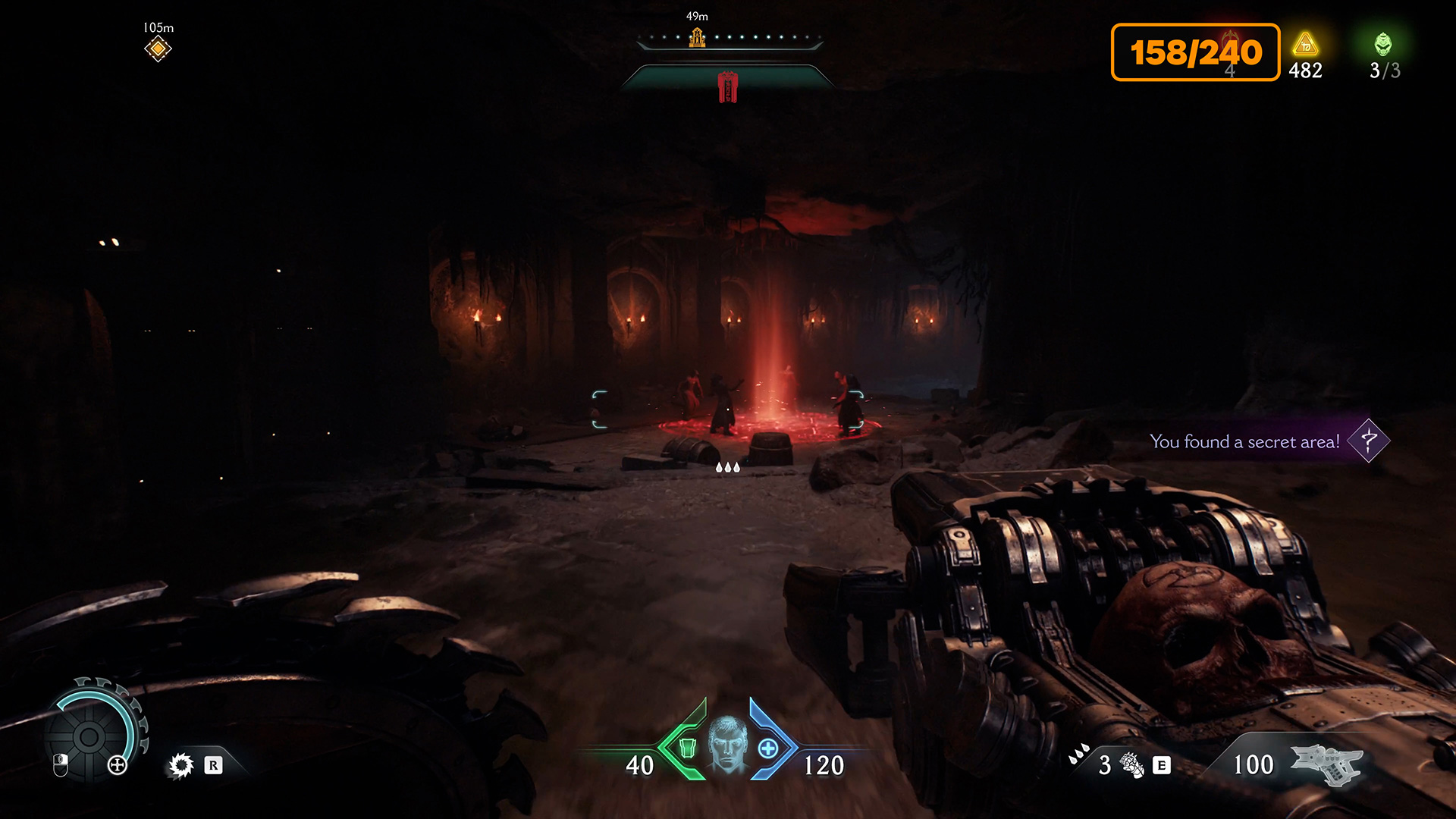Open the secret area question mark notification

pyautogui.click(x=1368, y=441)
